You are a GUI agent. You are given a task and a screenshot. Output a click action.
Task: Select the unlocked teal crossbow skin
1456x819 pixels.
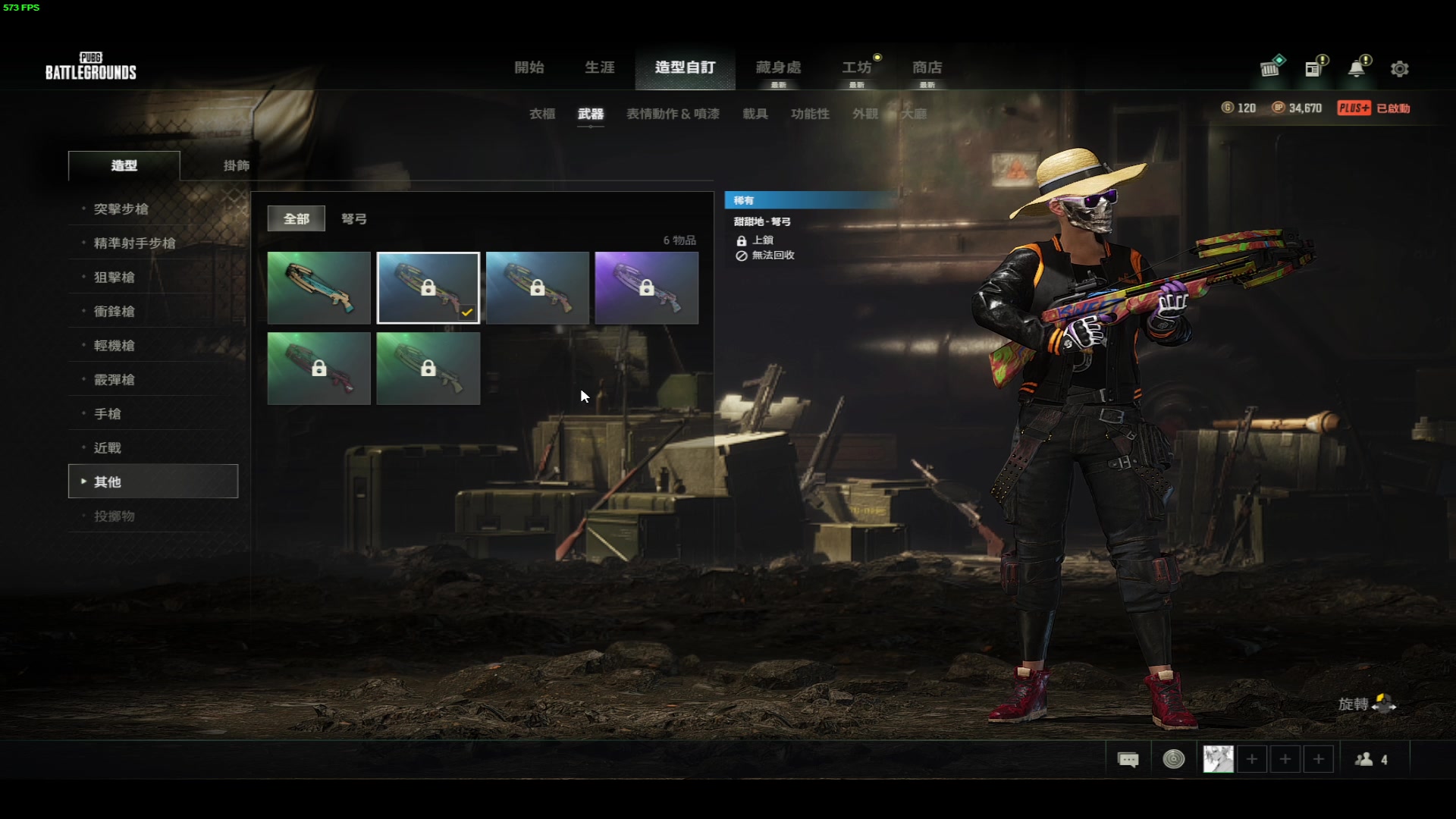click(318, 288)
